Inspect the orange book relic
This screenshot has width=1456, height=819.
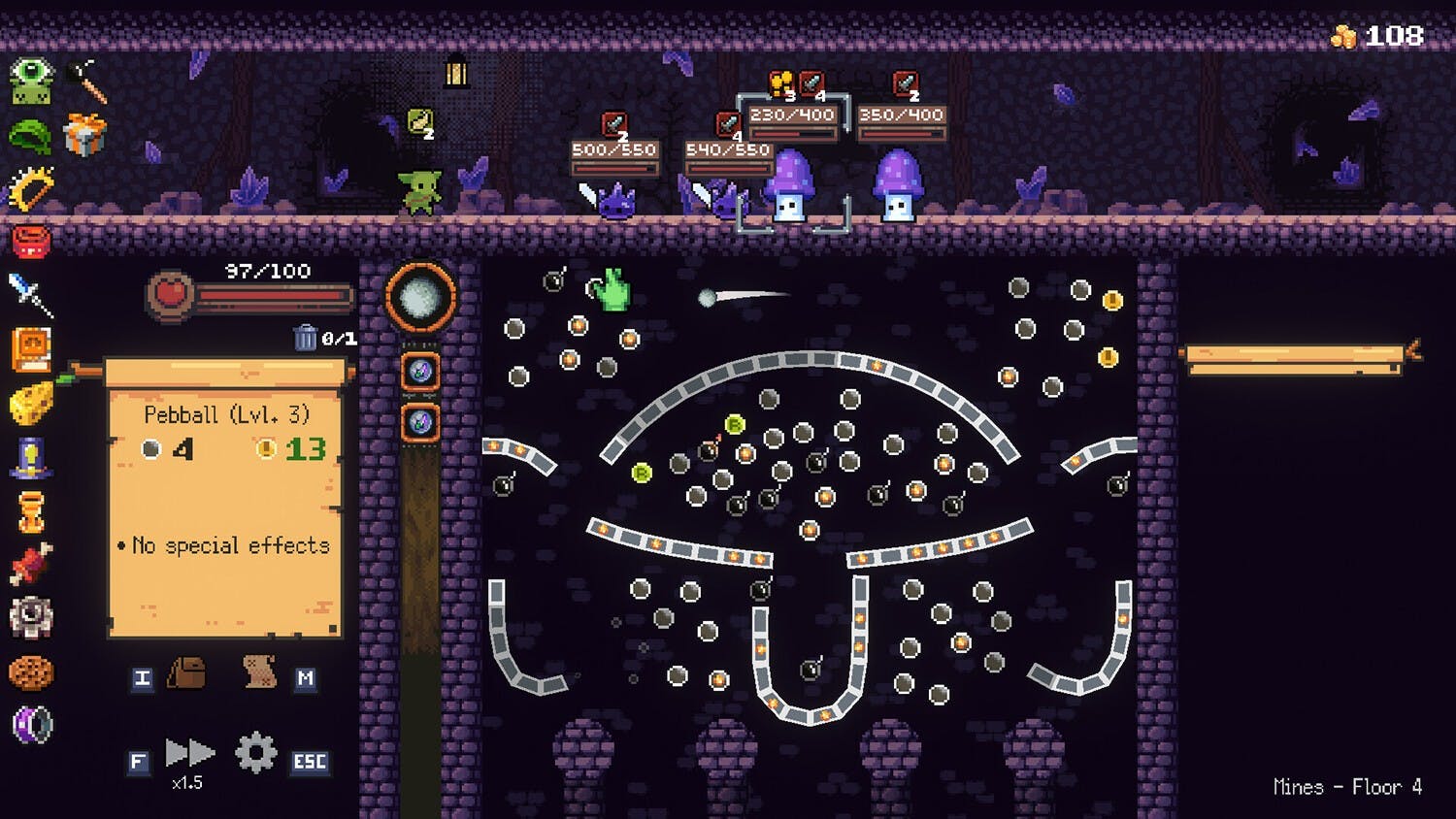(30, 349)
